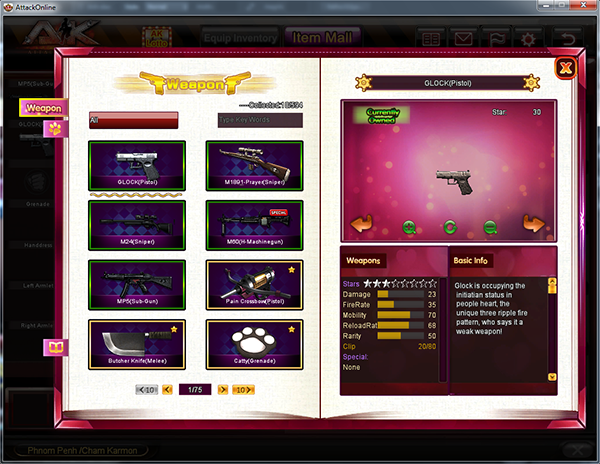This screenshot has width=600, height=464.
Task: Pick the M60(H-Machinegun) special card
Action: pyautogui.click(x=254, y=226)
